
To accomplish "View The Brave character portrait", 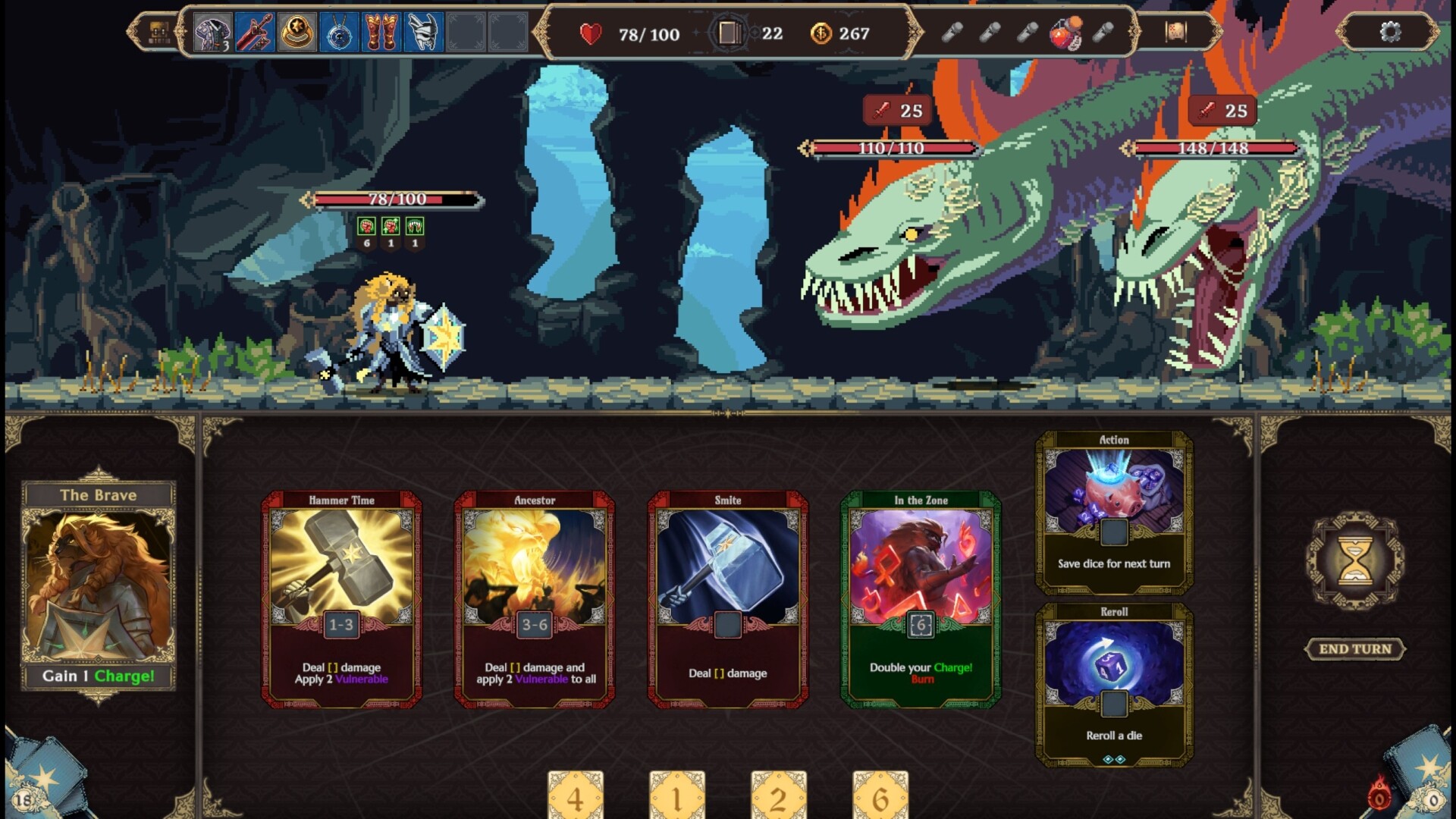I will pos(99,584).
